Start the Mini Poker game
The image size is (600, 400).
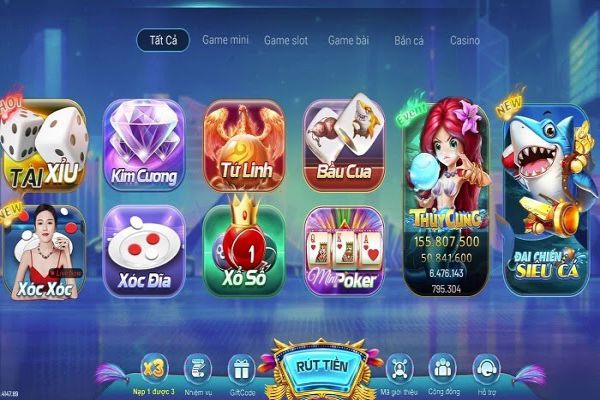tap(344, 252)
